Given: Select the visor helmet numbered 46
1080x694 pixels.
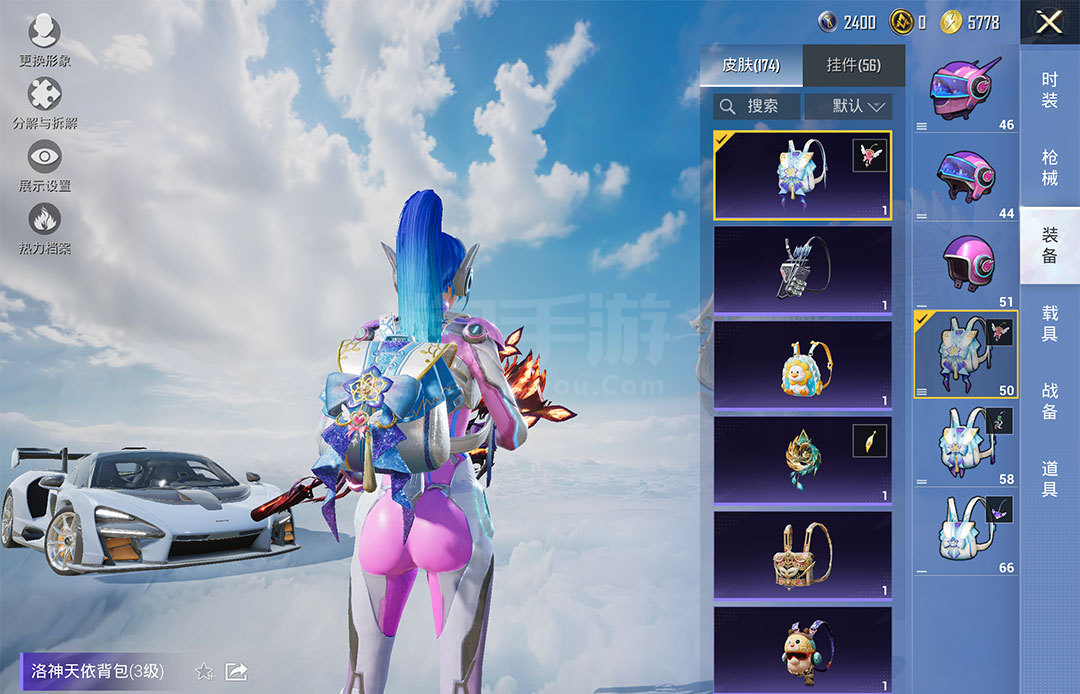Looking at the screenshot, I should pyautogui.click(x=966, y=89).
